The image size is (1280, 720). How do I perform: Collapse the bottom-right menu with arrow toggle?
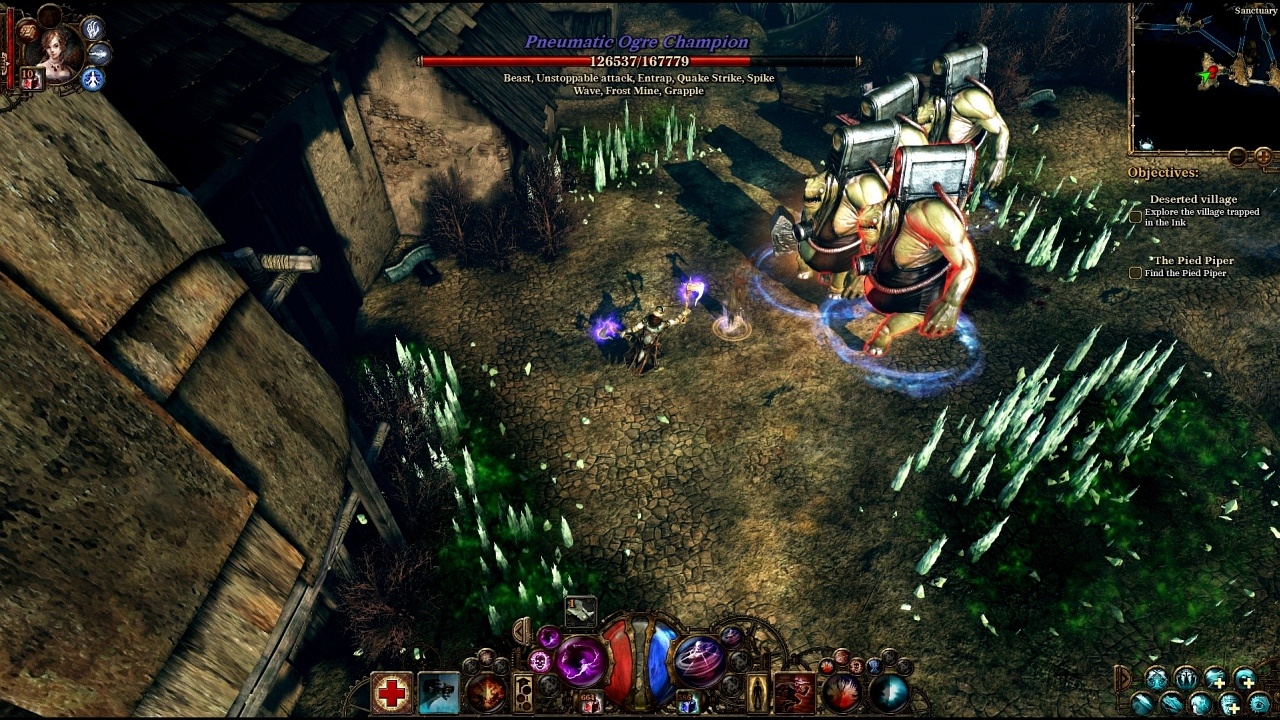[x=1122, y=679]
